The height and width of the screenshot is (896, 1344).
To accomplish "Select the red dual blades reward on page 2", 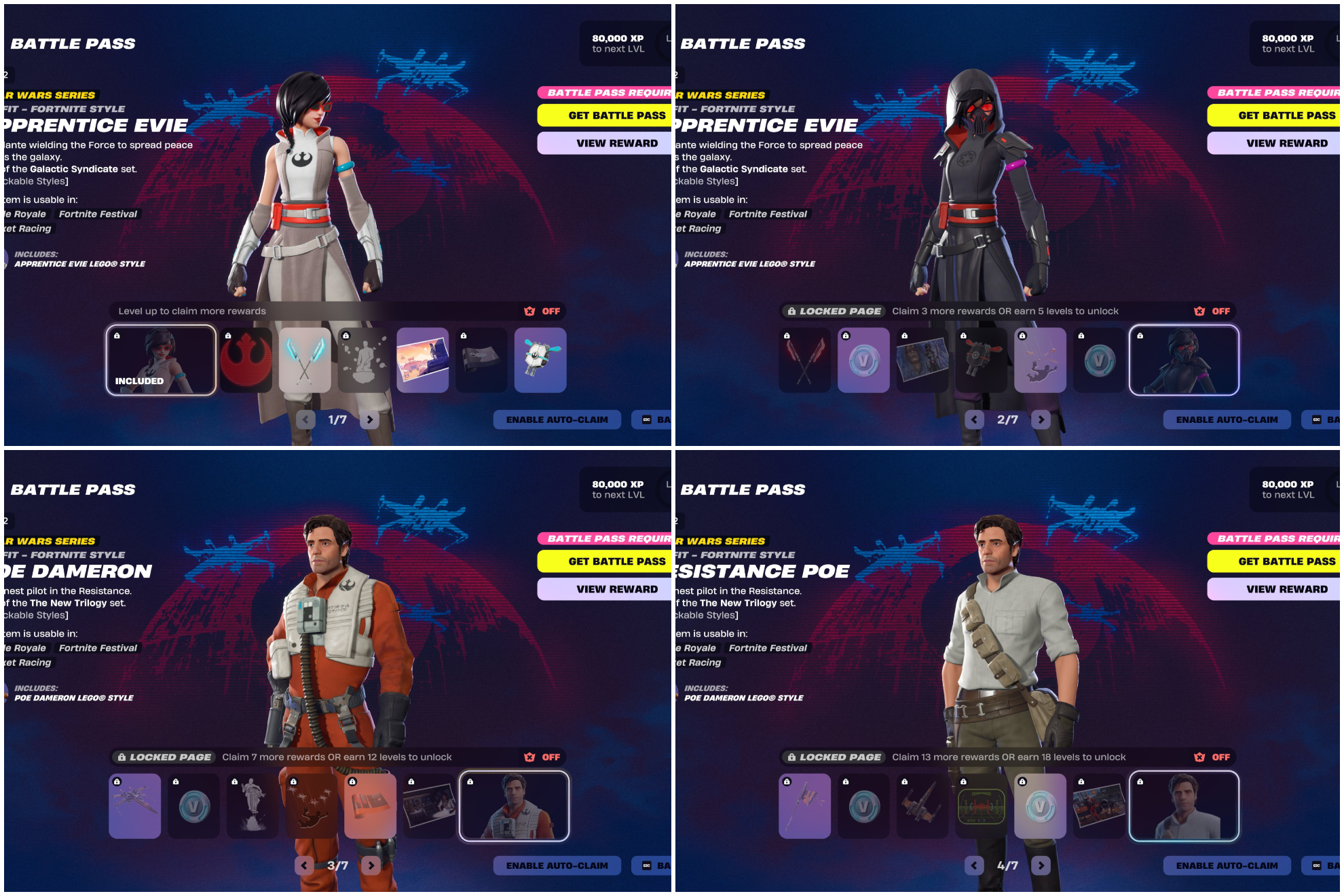I will click(x=805, y=360).
